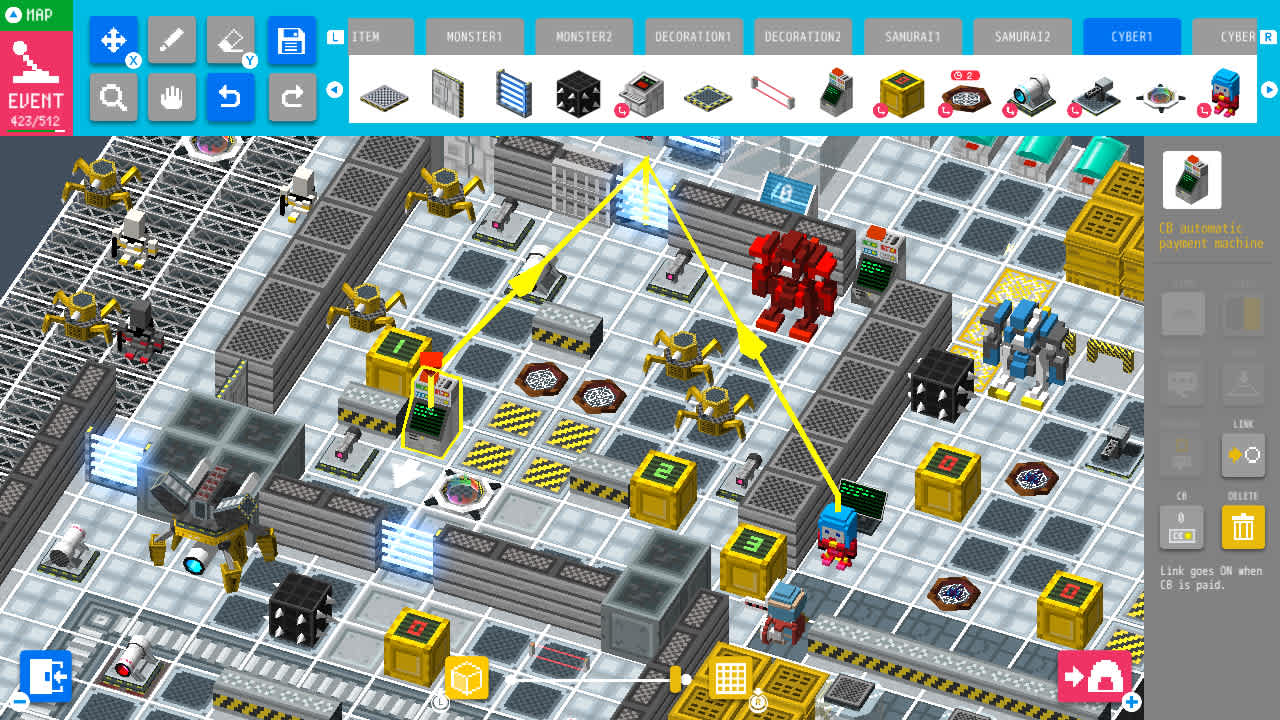The width and height of the screenshot is (1280, 720).
Task: Select the hand pan tool
Action: [x=172, y=98]
